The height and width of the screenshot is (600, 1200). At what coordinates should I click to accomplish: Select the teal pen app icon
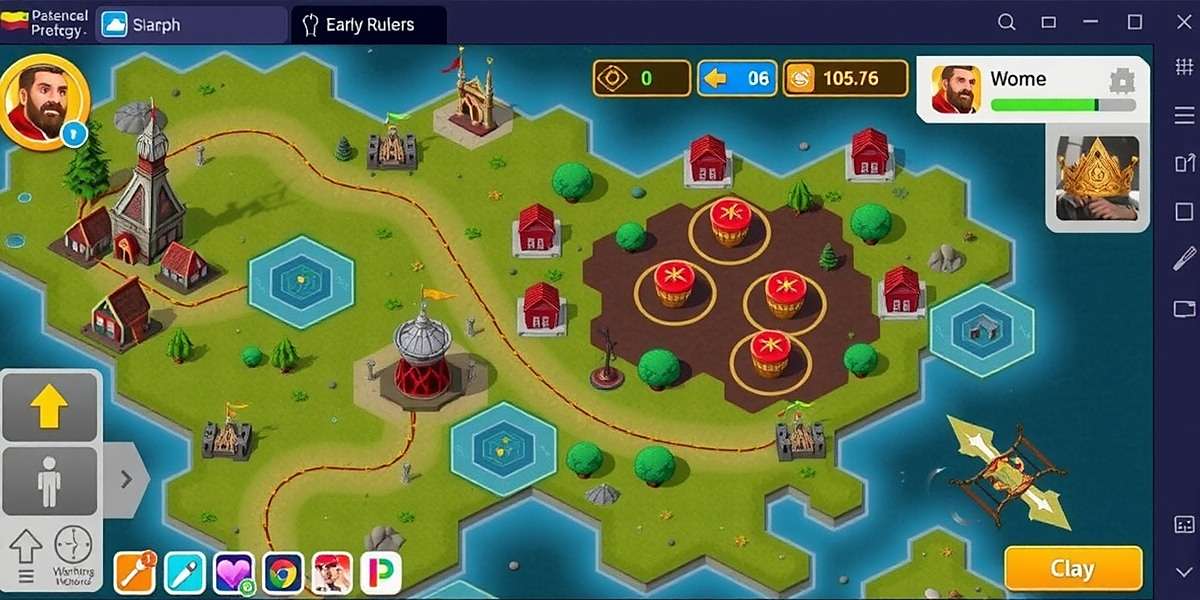pos(184,573)
